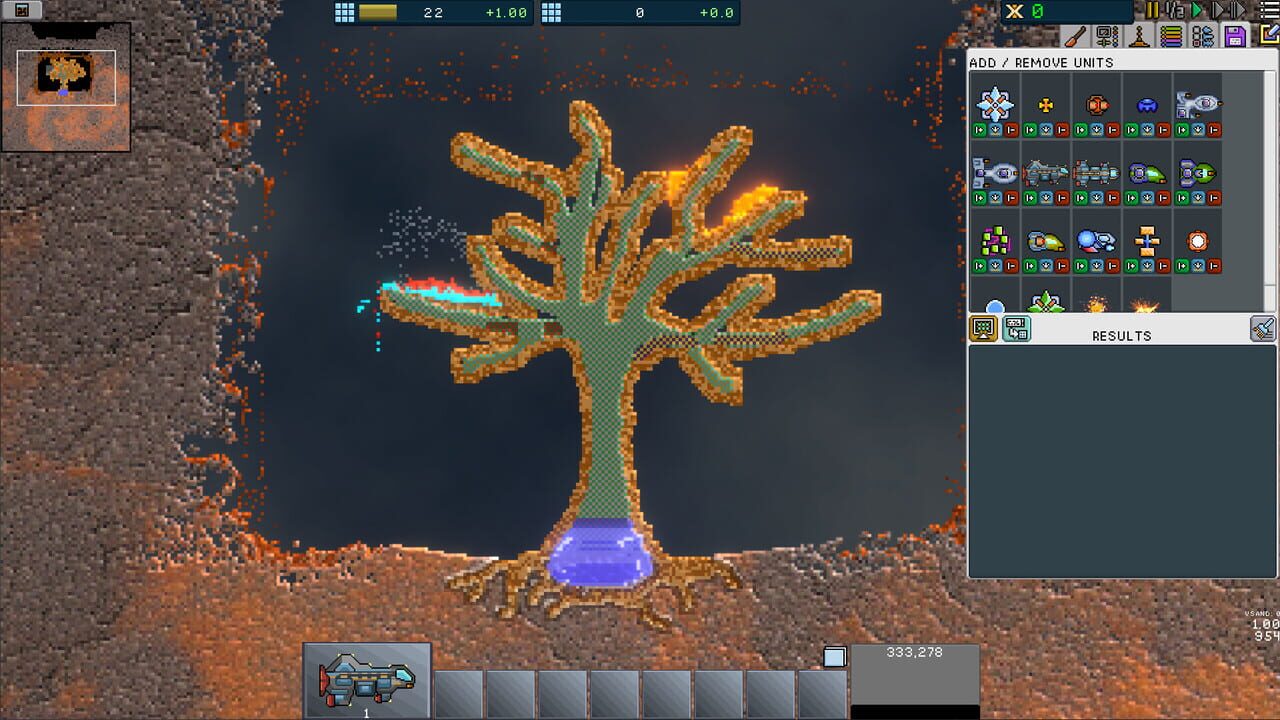The height and width of the screenshot is (720, 1280).
Task: Click the yellow X resource counter
Action: (1014, 11)
